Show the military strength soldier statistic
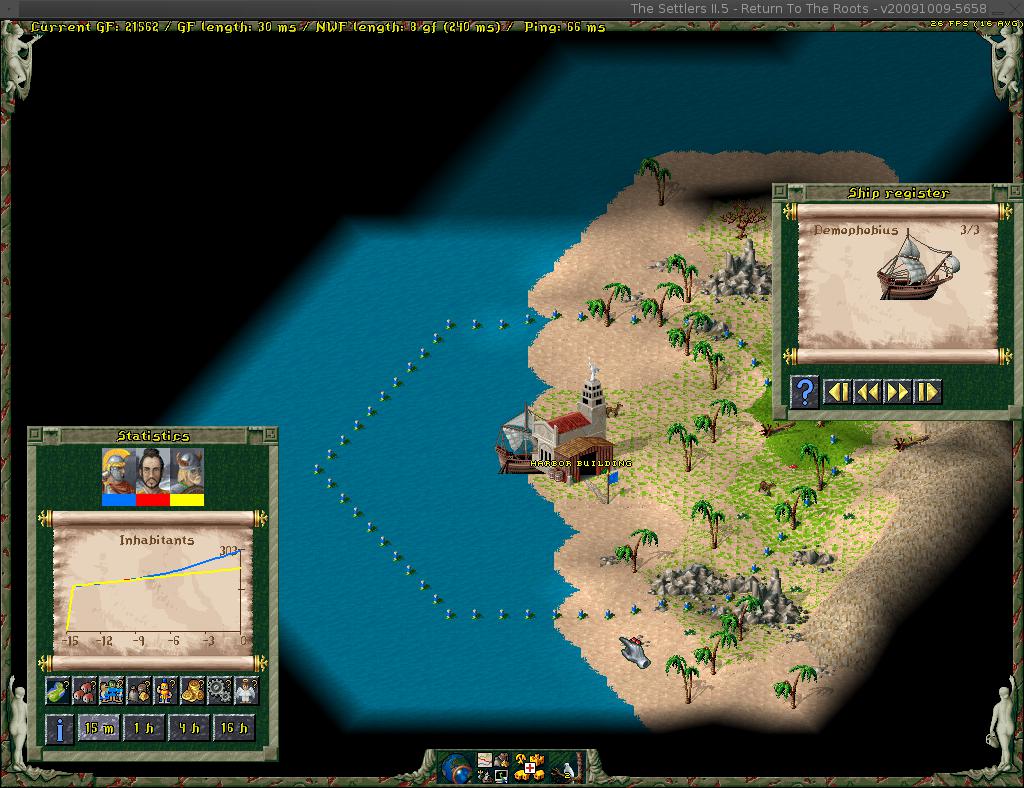The height and width of the screenshot is (788, 1024). [166, 690]
